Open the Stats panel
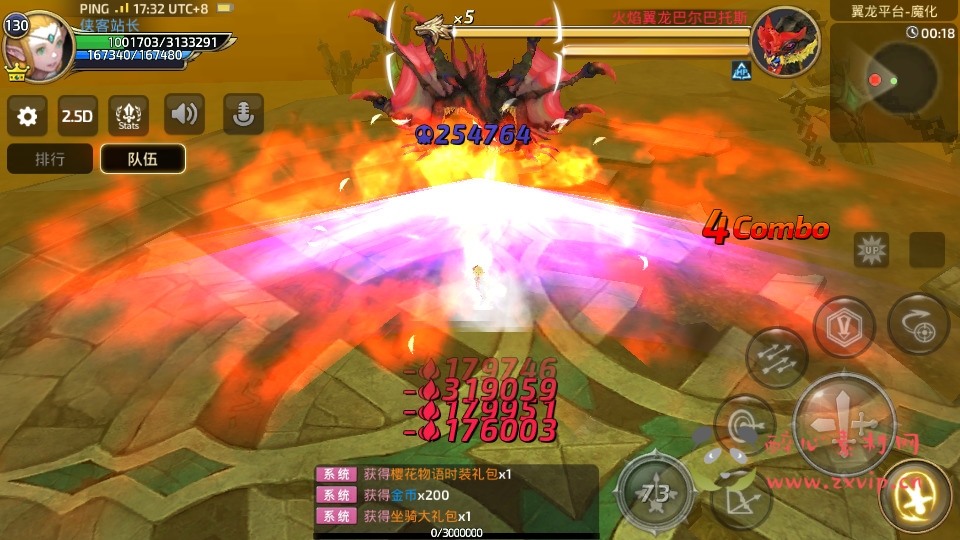This screenshot has height=540, width=960. [x=128, y=116]
